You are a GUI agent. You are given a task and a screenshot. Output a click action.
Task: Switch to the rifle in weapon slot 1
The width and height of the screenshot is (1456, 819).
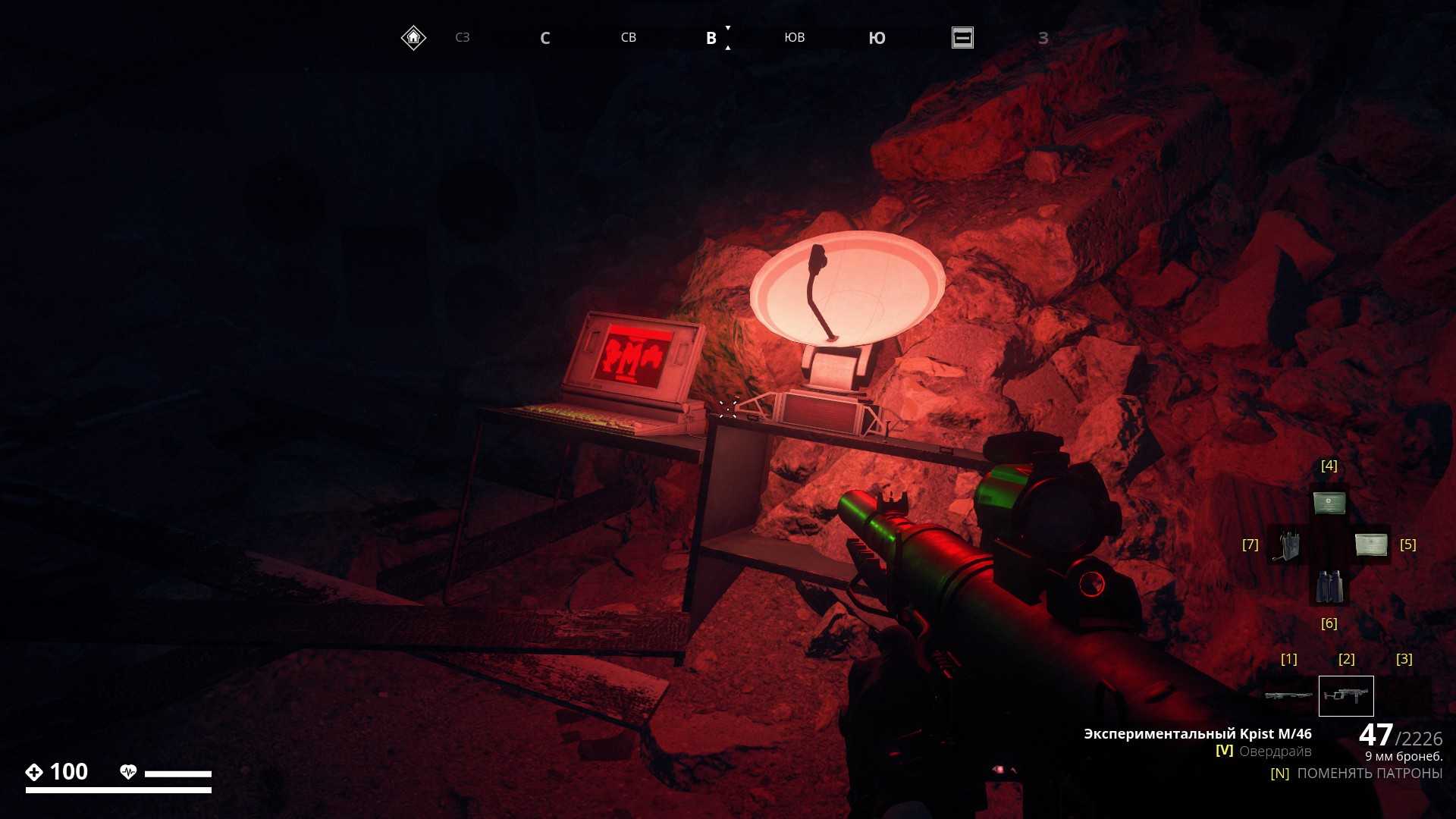[1288, 695]
